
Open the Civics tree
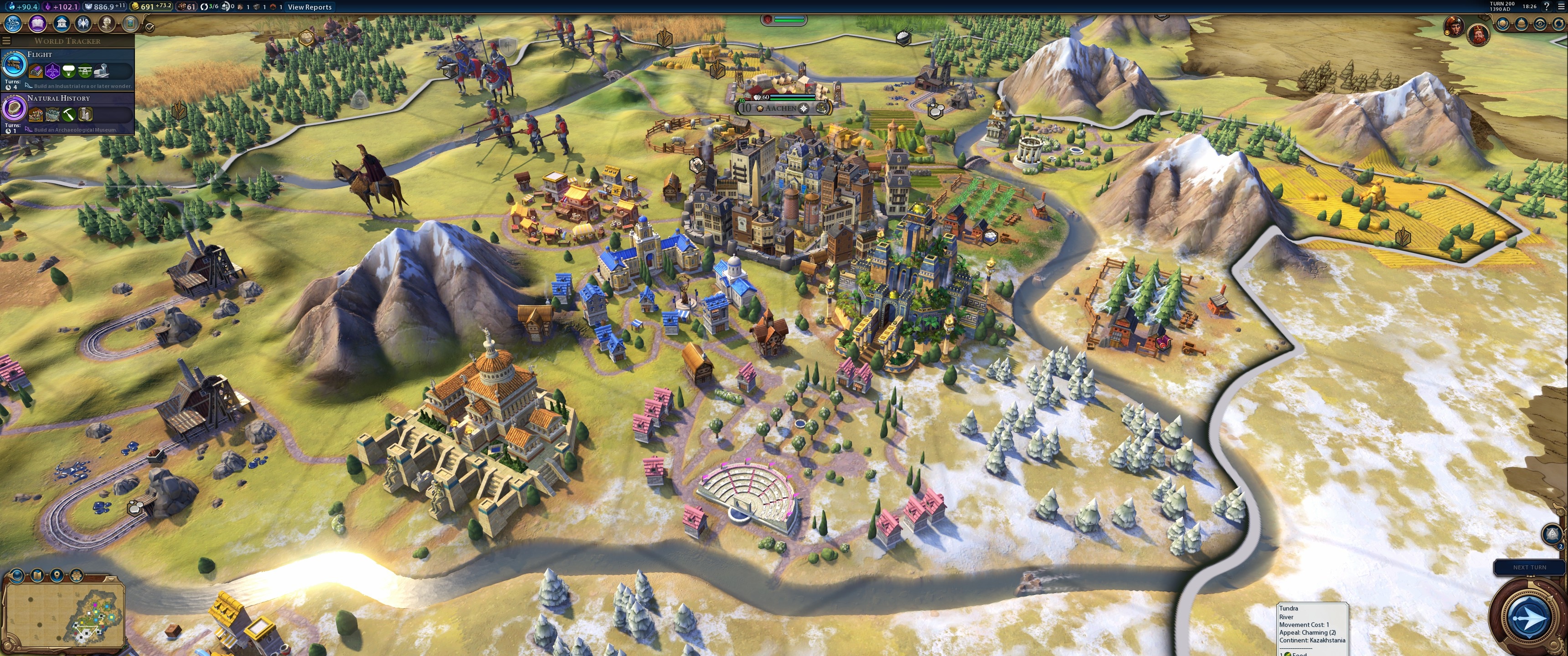click(x=37, y=24)
